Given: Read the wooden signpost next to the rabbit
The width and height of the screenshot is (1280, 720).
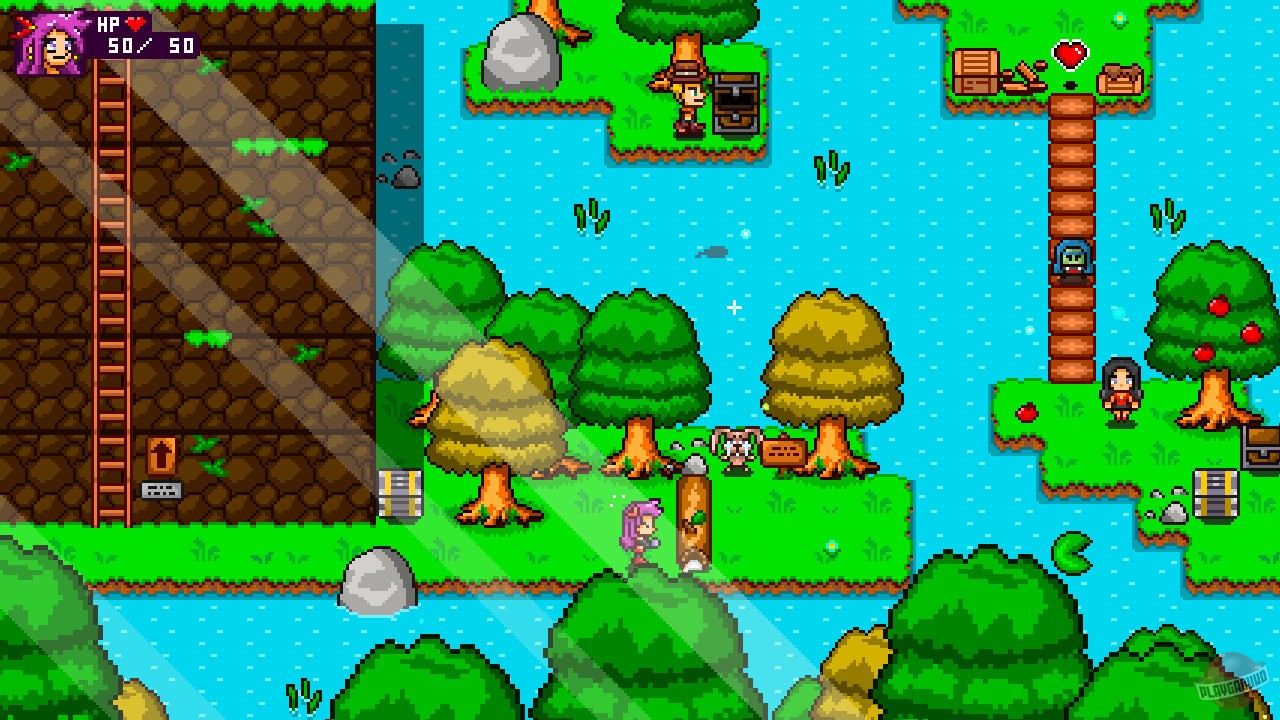Looking at the screenshot, I should (x=782, y=450).
